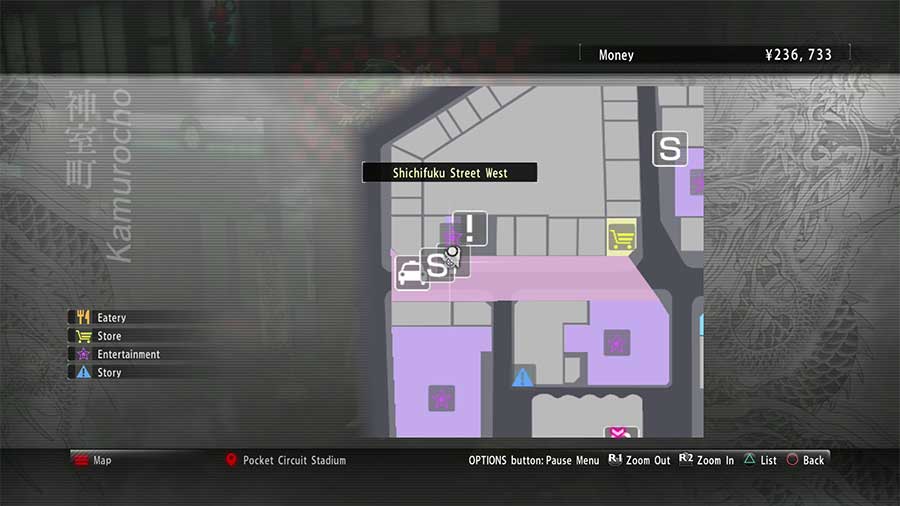The image size is (900, 506).
Task: Click the yellow shopping cart store marker
Action: [x=621, y=237]
